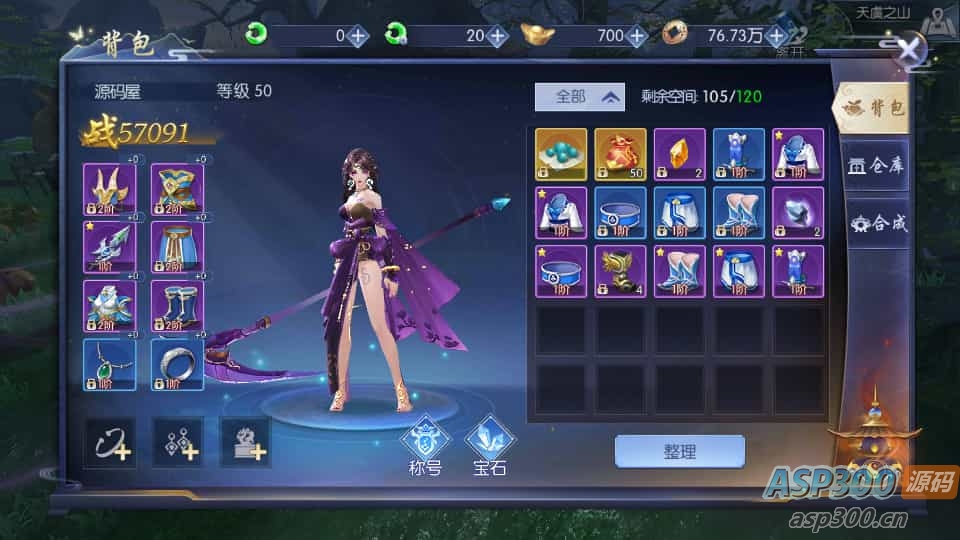Select the equipped purple headpiece slot
The width and height of the screenshot is (960, 540).
click(109, 188)
